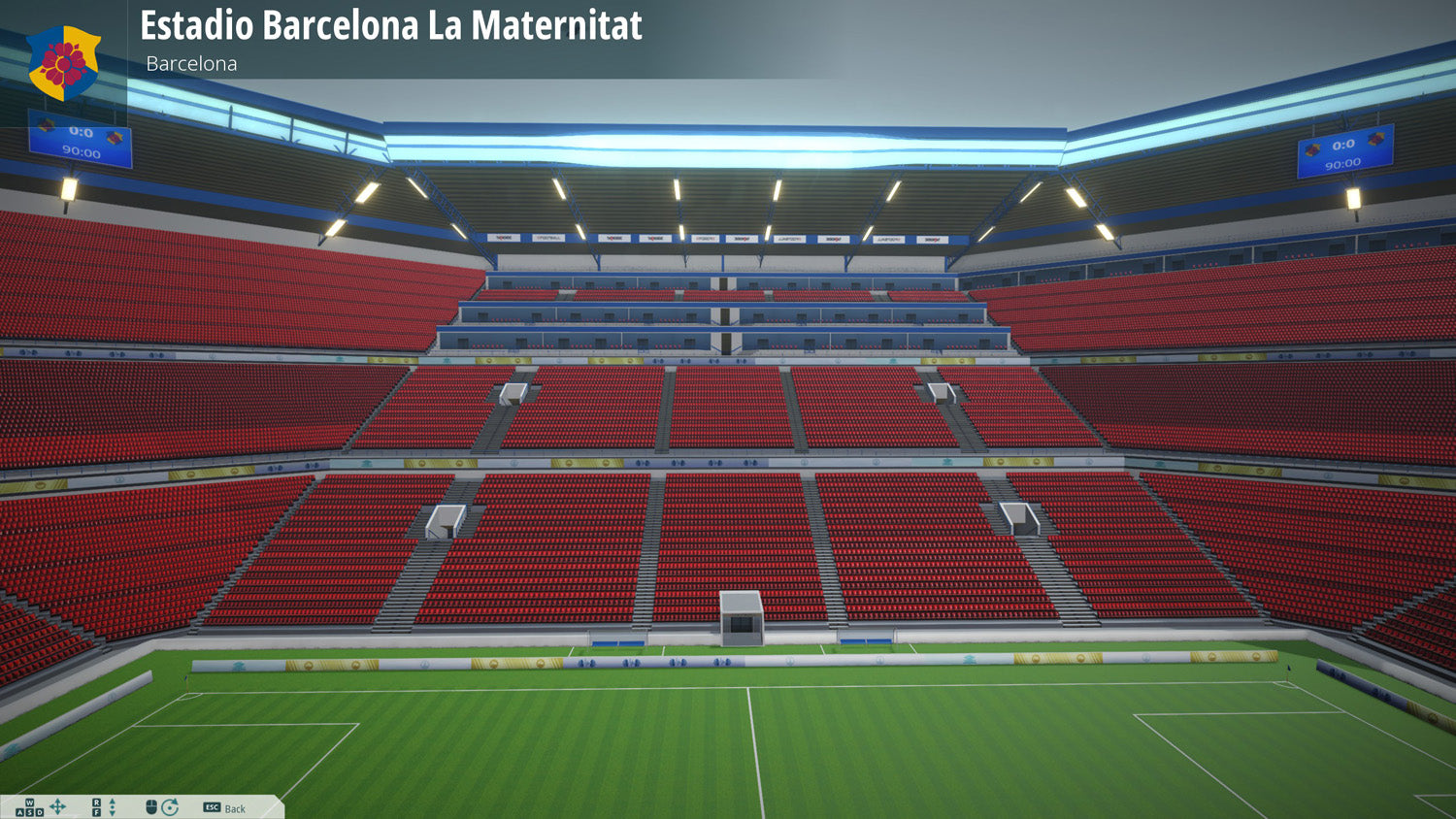Select the Barcelona city subtitle text
The width and height of the screenshot is (1456, 819).
[x=190, y=64]
